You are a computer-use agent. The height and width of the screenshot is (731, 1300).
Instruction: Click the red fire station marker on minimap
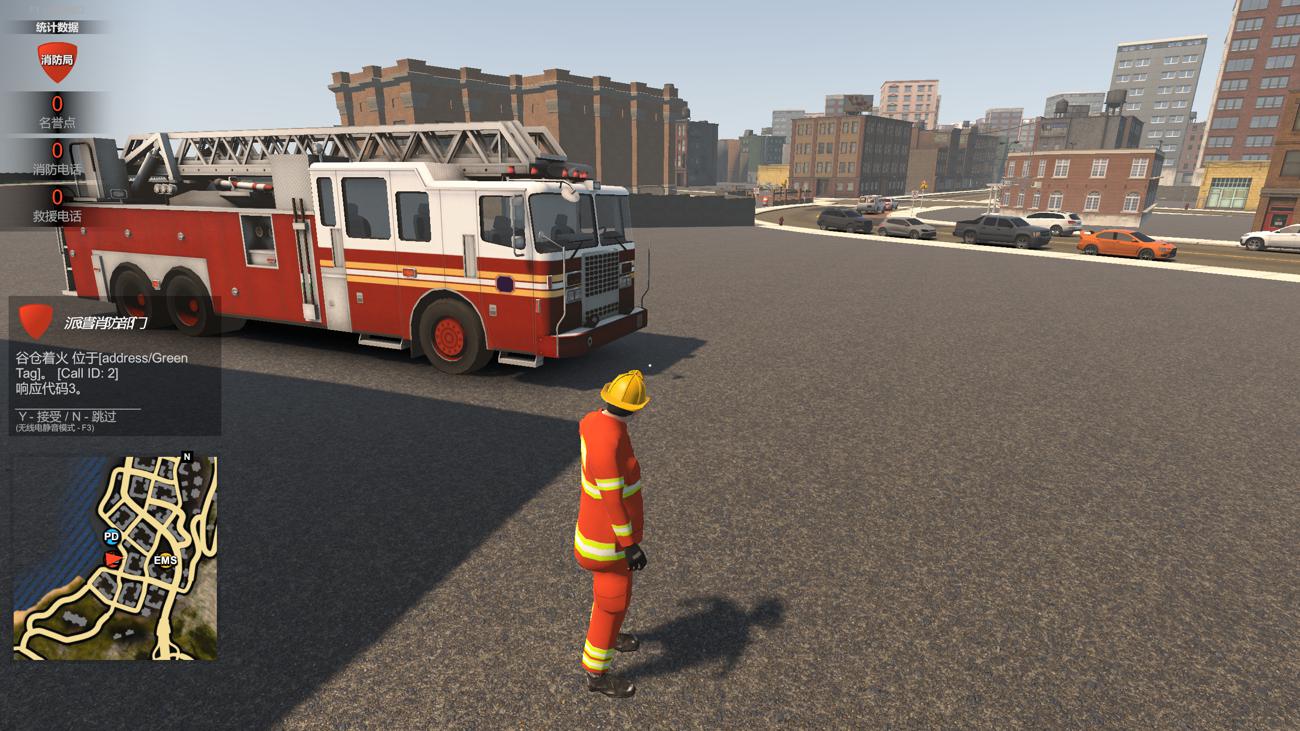click(x=114, y=557)
